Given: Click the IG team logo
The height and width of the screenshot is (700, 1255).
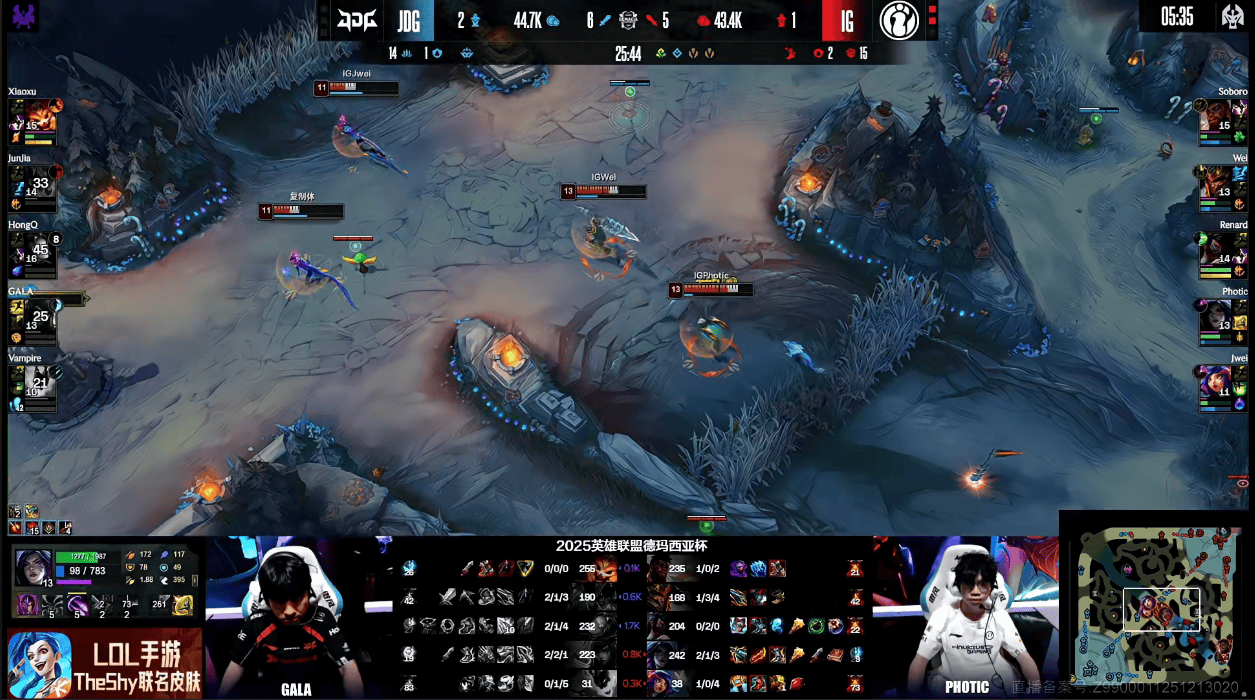Looking at the screenshot, I should [x=899, y=20].
